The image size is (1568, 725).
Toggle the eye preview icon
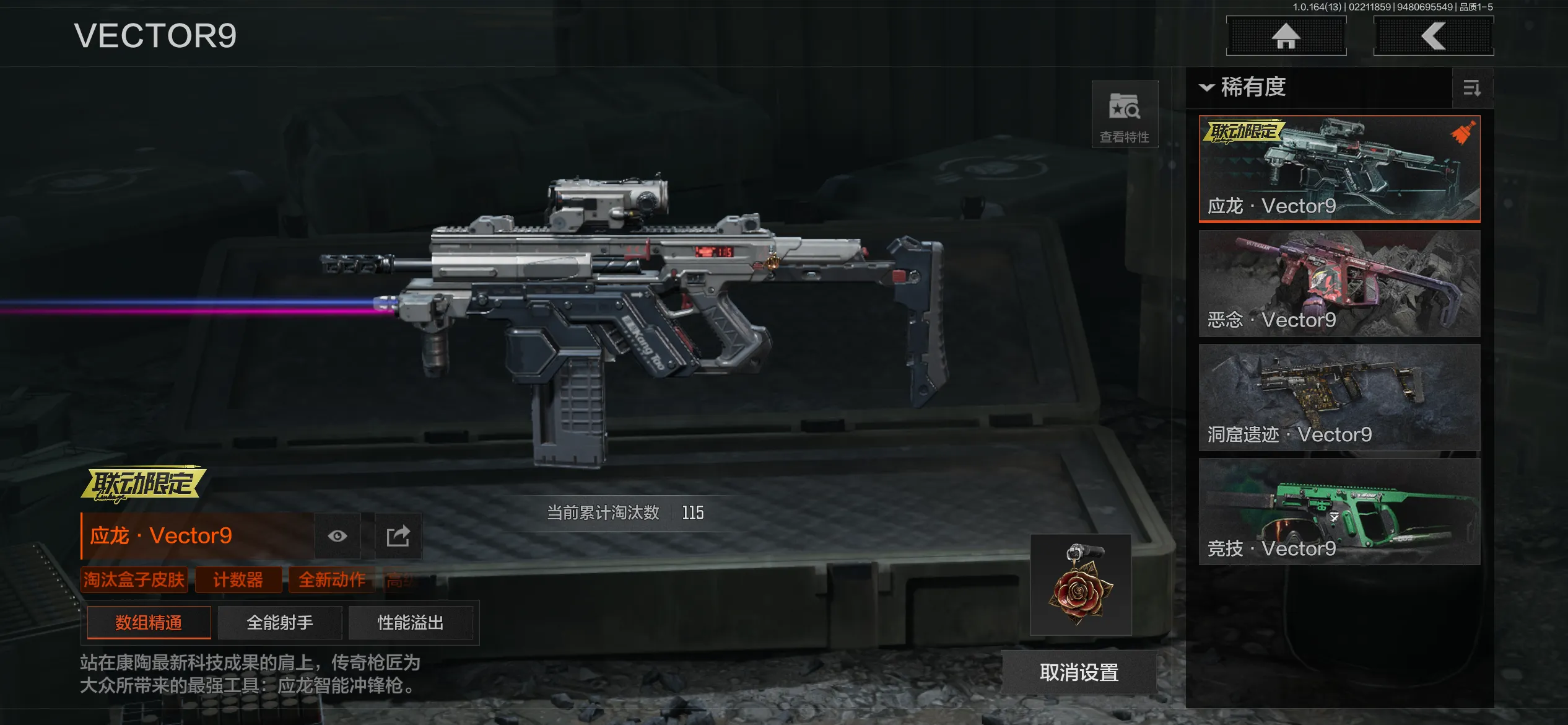tap(338, 536)
